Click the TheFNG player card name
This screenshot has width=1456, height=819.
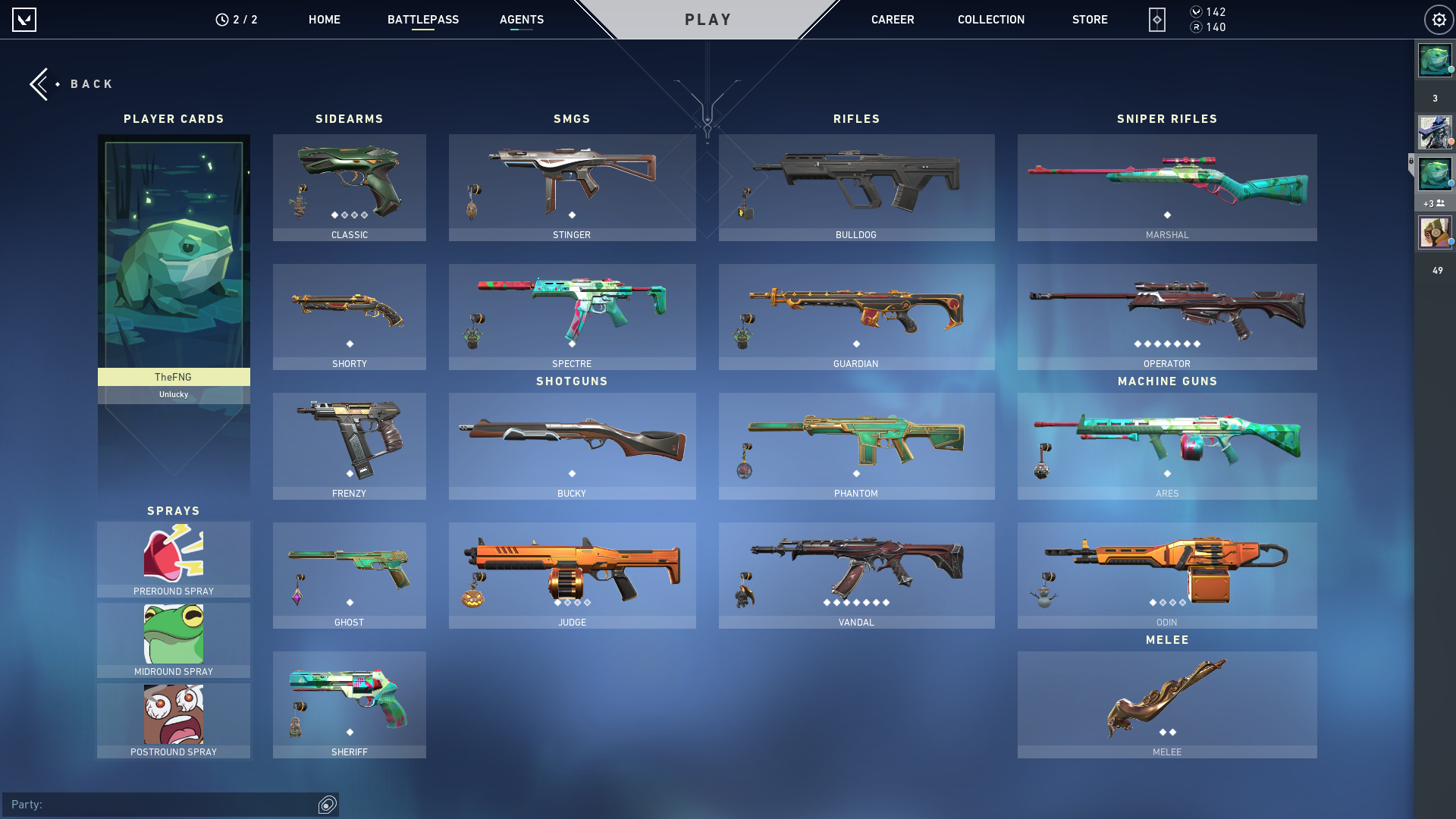173,377
